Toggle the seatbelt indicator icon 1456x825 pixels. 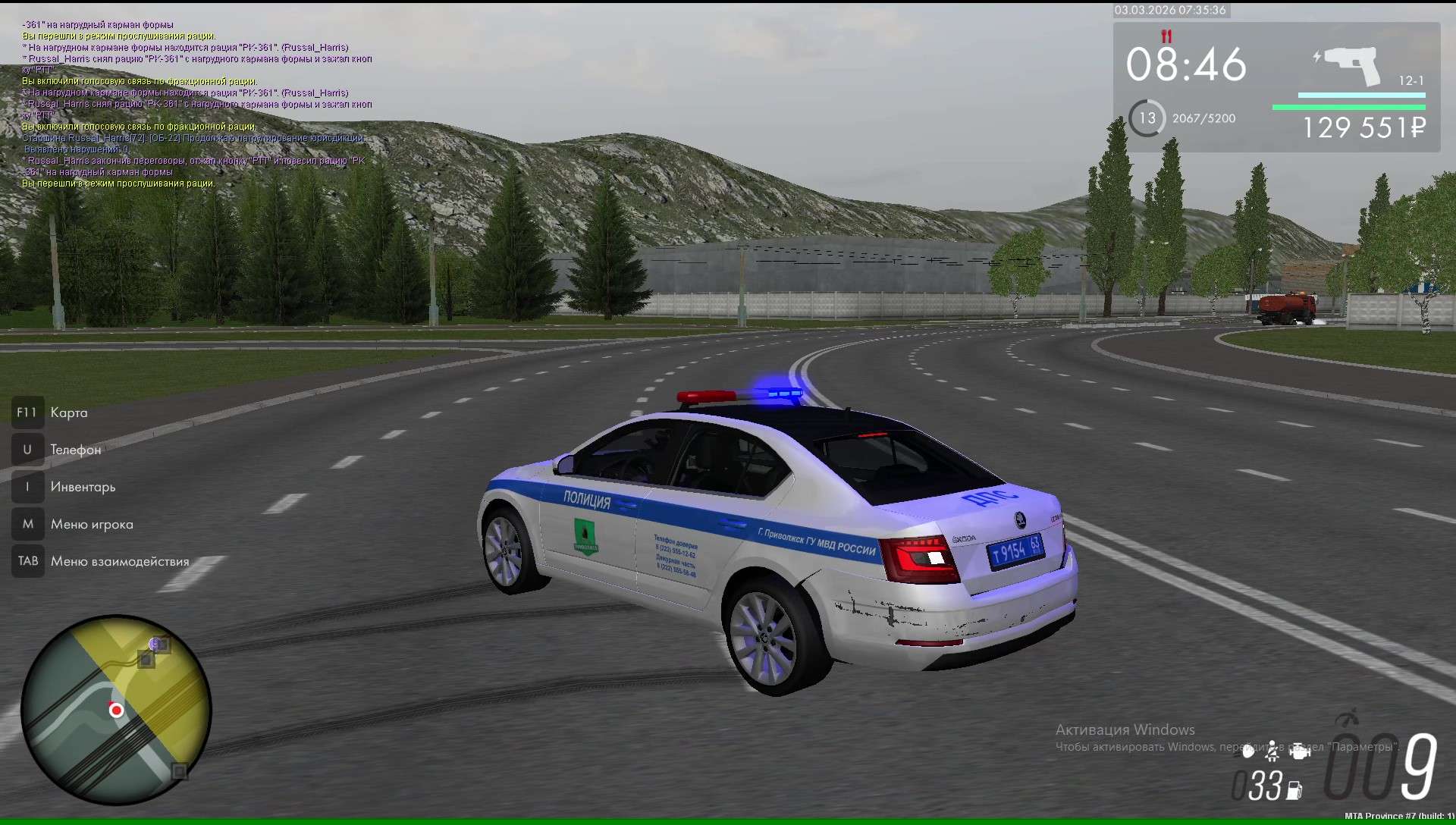[x=1273, y=751]
